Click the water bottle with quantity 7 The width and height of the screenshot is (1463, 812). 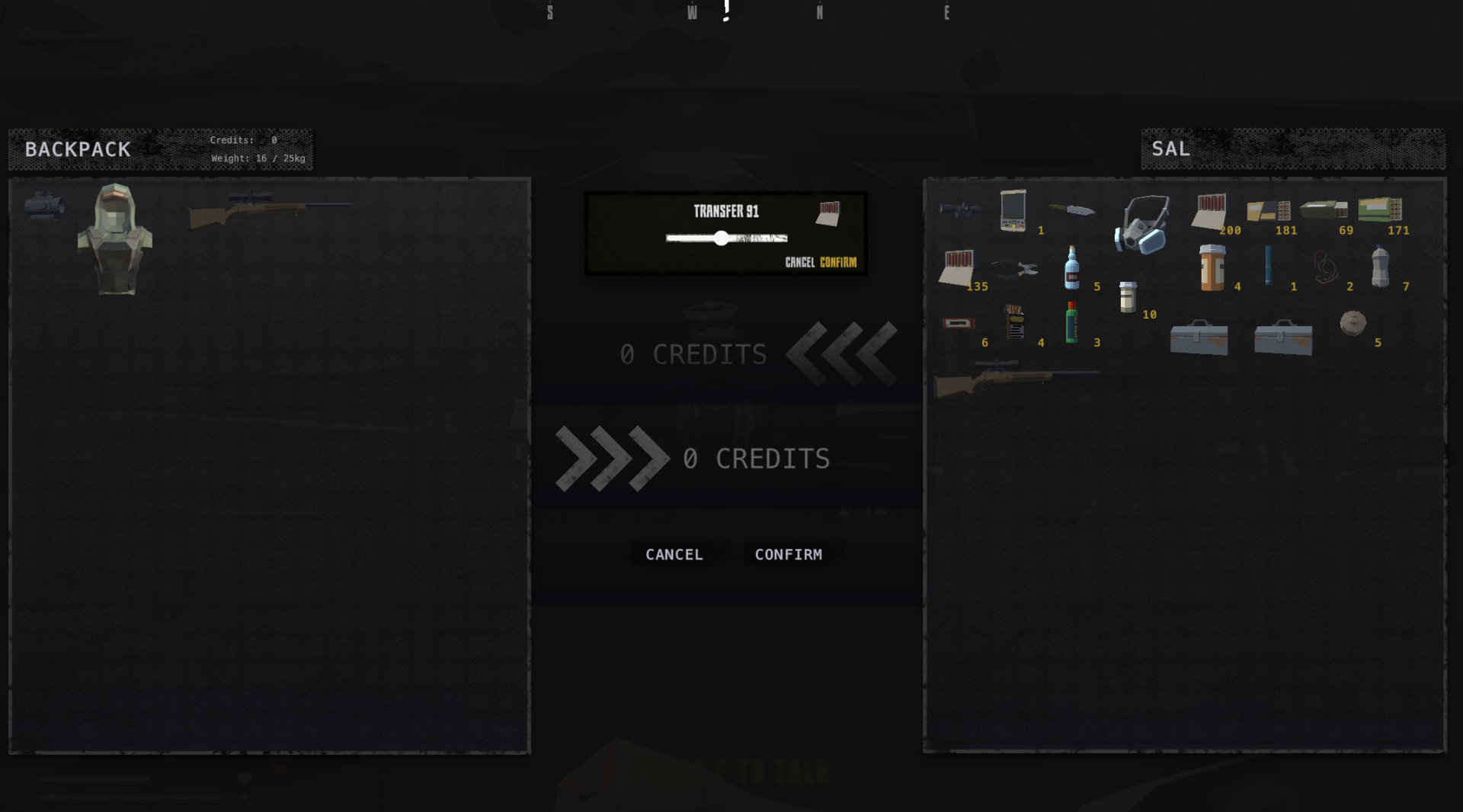click(x=1379, y=267)
